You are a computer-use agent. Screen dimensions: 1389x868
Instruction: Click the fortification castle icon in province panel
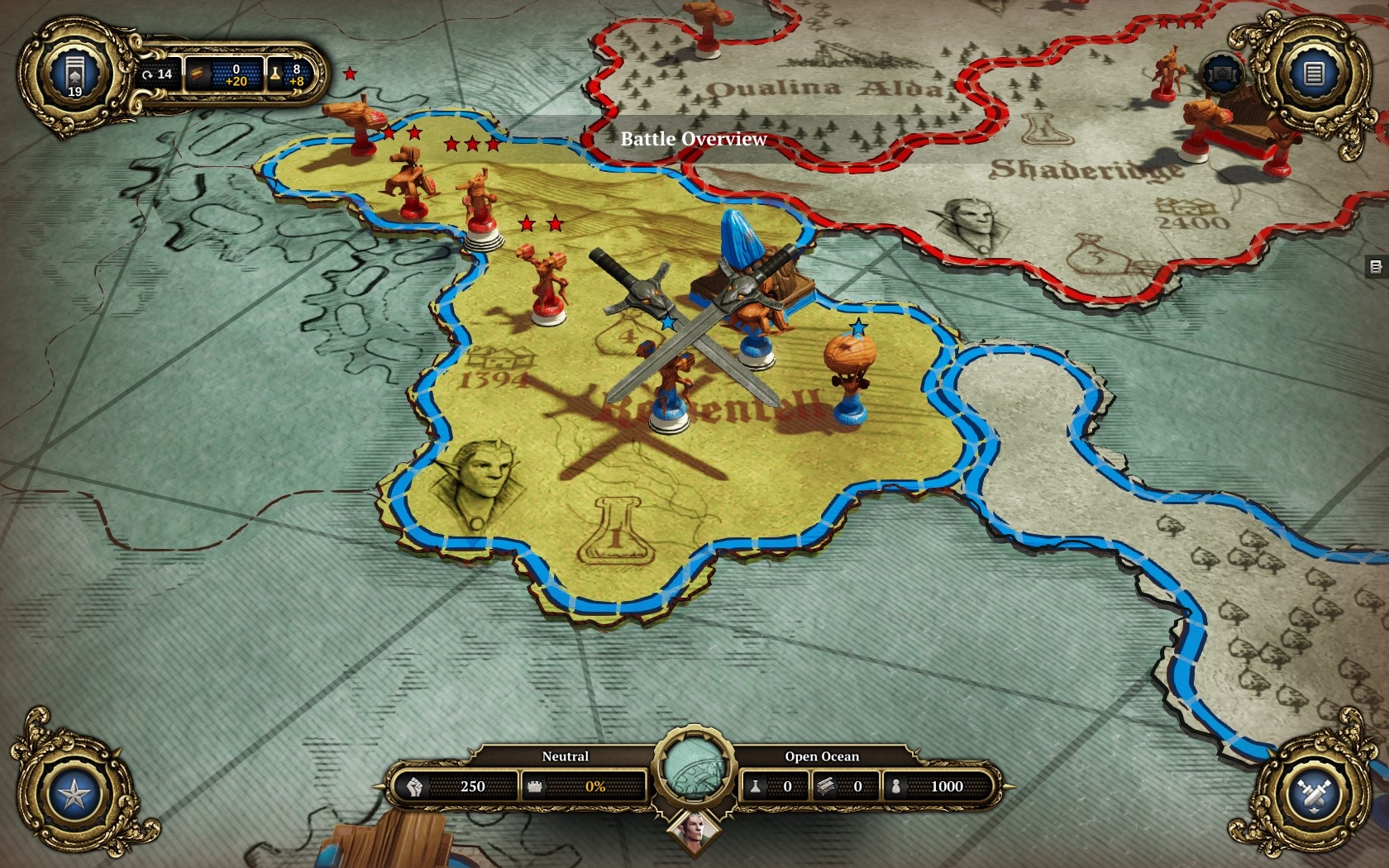point(535,786)
